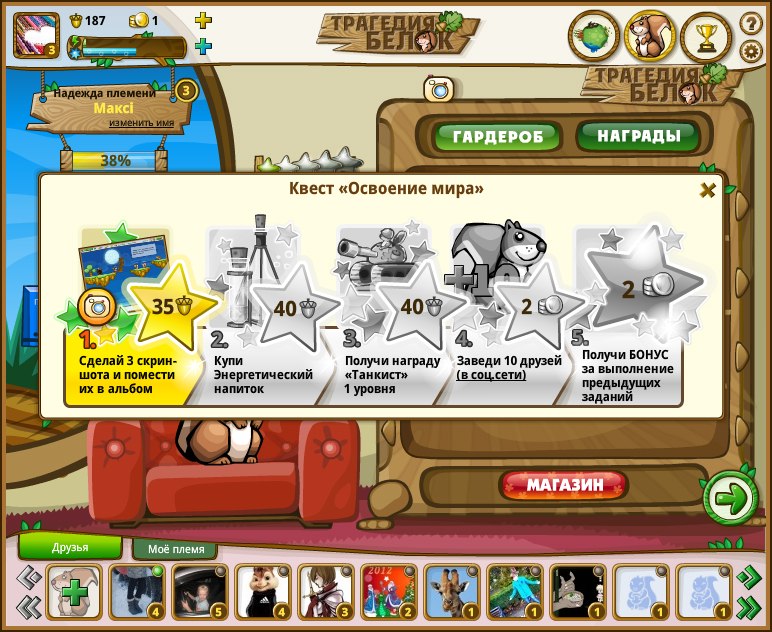Take a screenshot with the camera button
The image size is (772, 632).
click(x=438, y=89)
